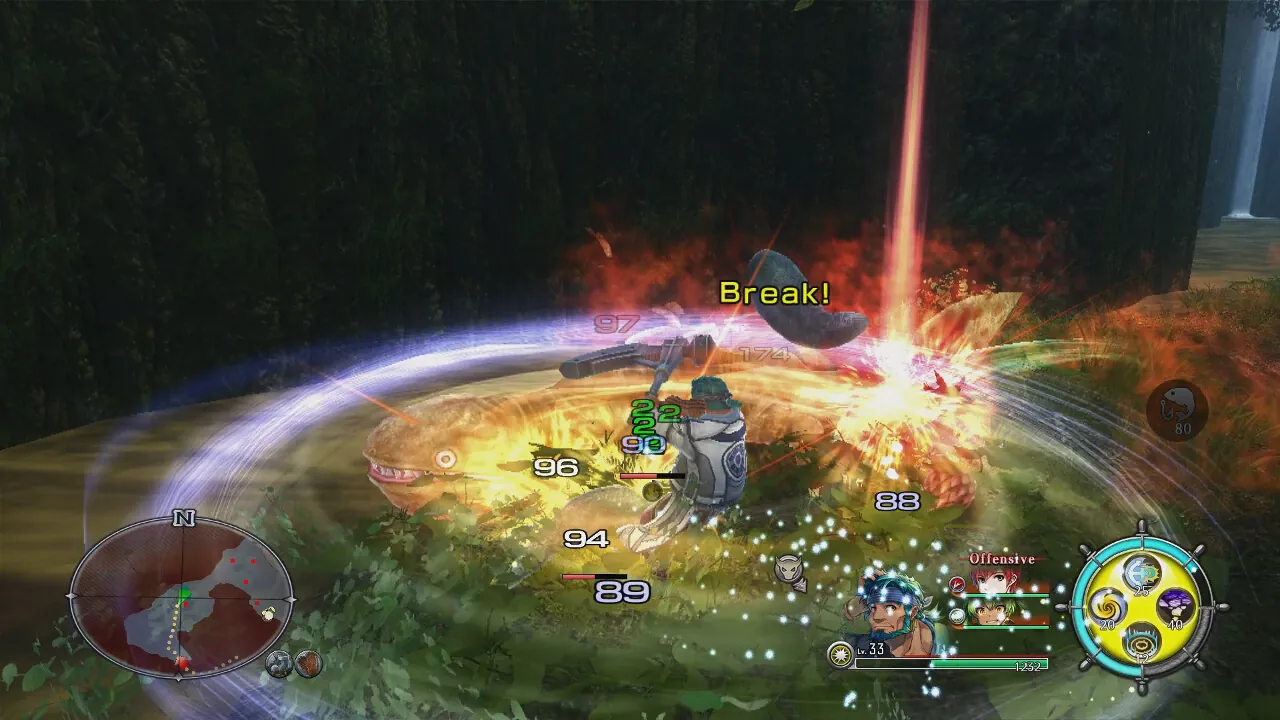Switch to the green-haired party member
This screenshot has height=720, width=1280.
click(x=992, y=612)
